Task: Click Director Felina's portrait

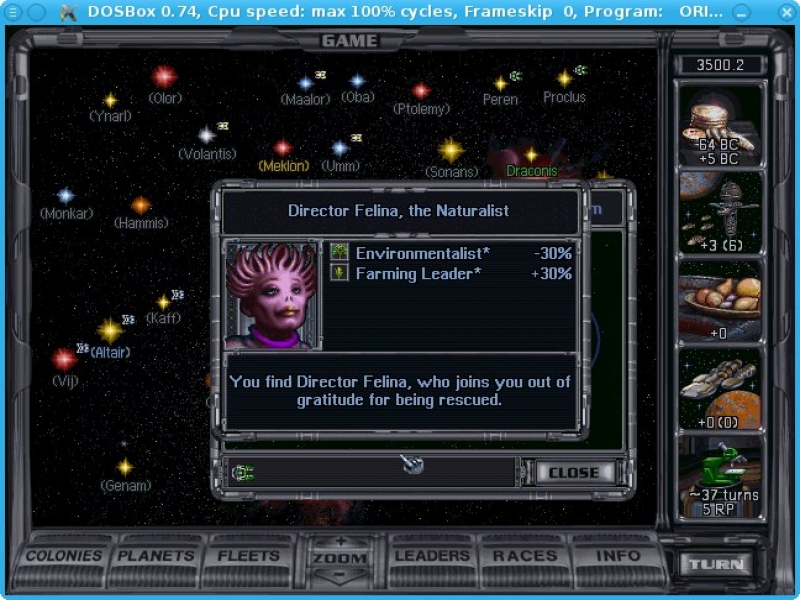Action: pyautogui.click(x=273, y=295)
